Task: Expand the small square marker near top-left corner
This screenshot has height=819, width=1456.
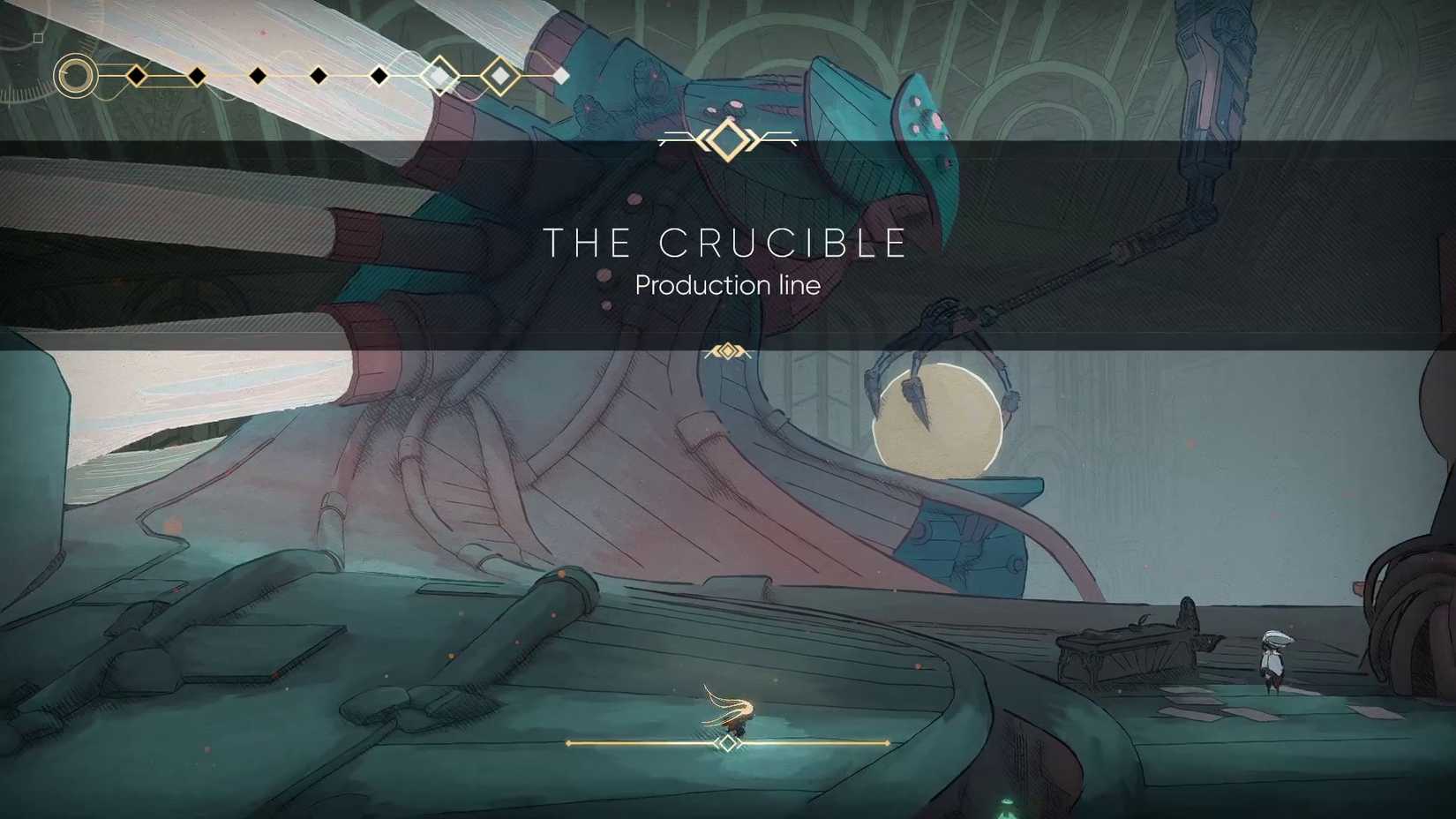Action: [37, 39]
